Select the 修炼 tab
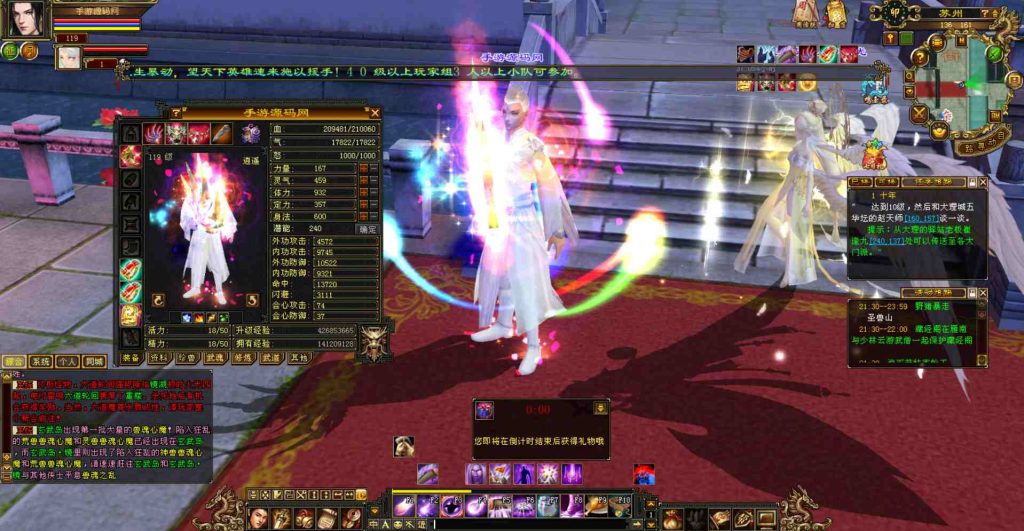Screen dimensions: 1024x531 click(x=243, y=357)
